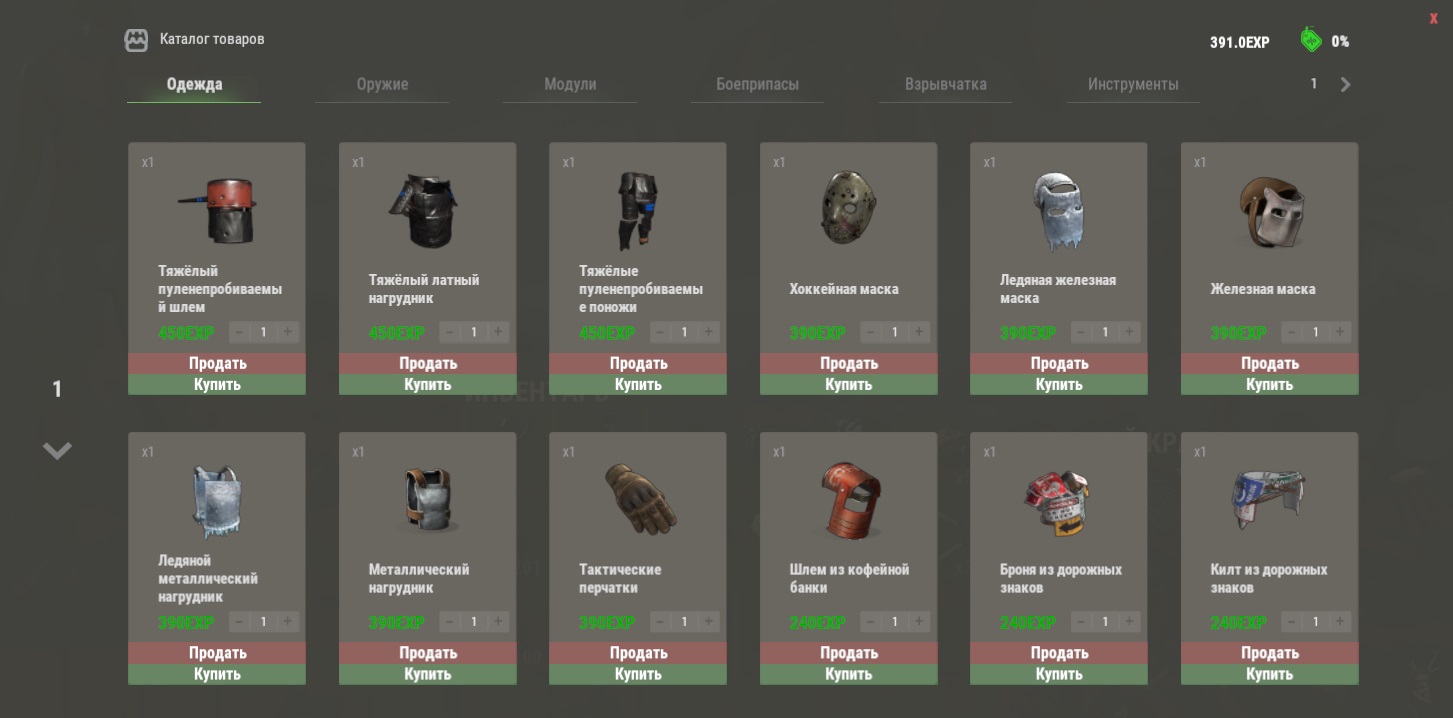The height and width of the screenshot is (718, 1453).
Task: Sell the Металлический нагрудник
Action: click(427, 653)
